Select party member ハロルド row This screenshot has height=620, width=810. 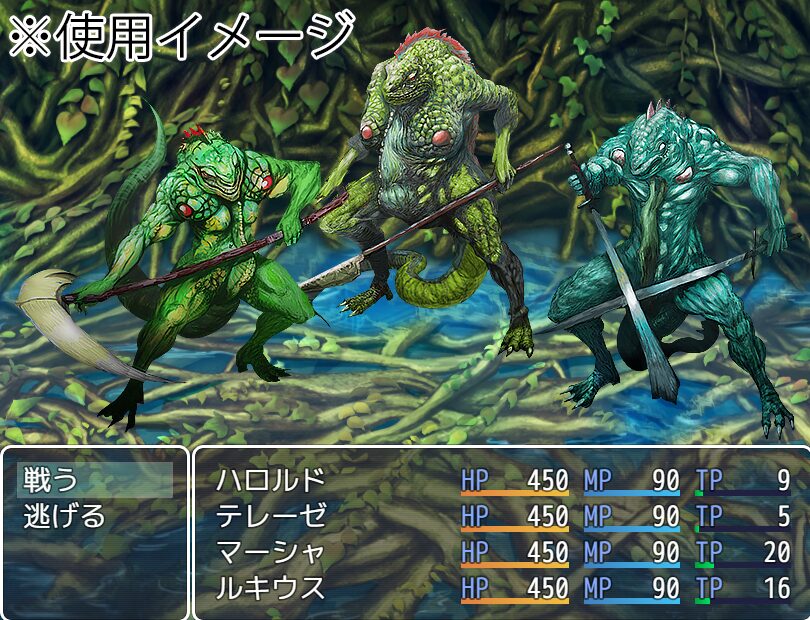(x=271, y=481)
